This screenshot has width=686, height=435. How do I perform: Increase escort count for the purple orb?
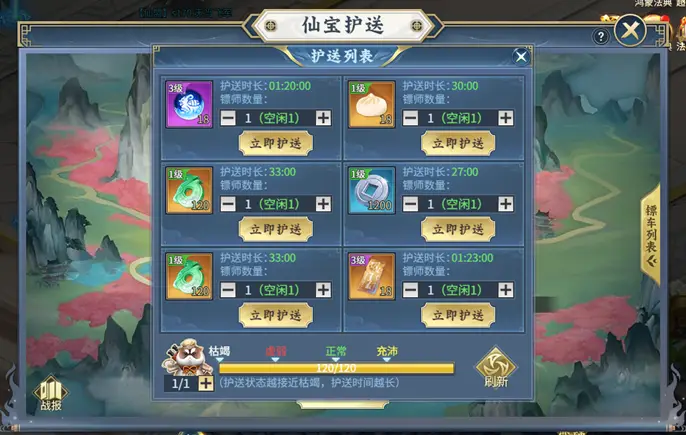323,118
